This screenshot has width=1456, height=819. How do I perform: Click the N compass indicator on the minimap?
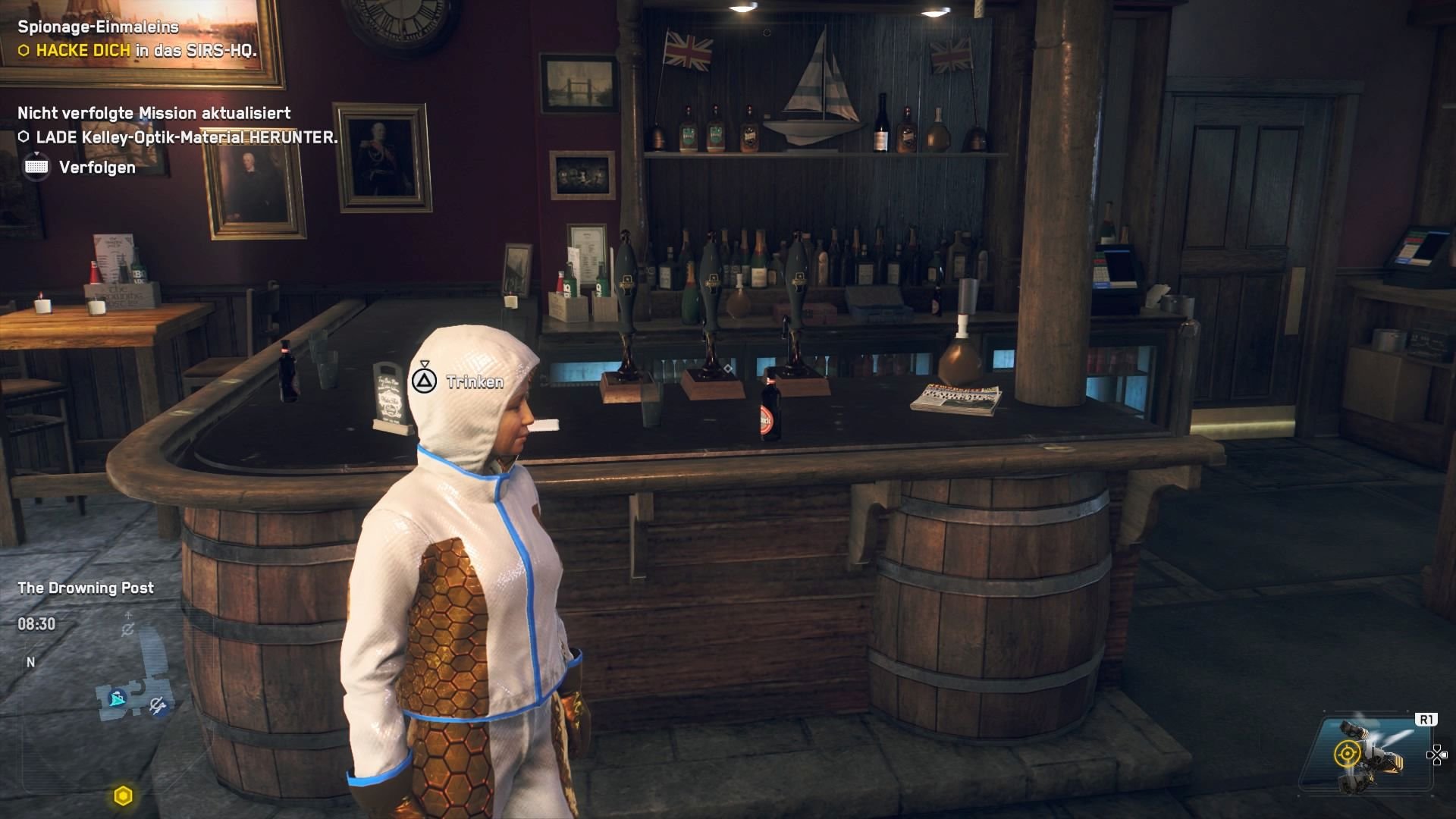coord(31,661)
